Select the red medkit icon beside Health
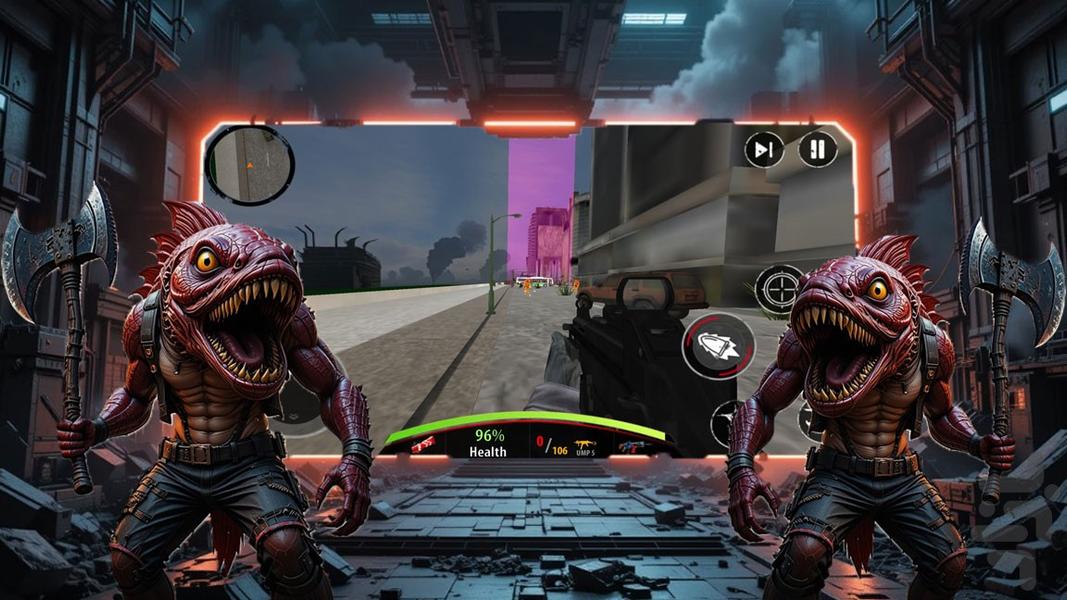This screenshot has height=600, width=1067. tap(423, 444)
